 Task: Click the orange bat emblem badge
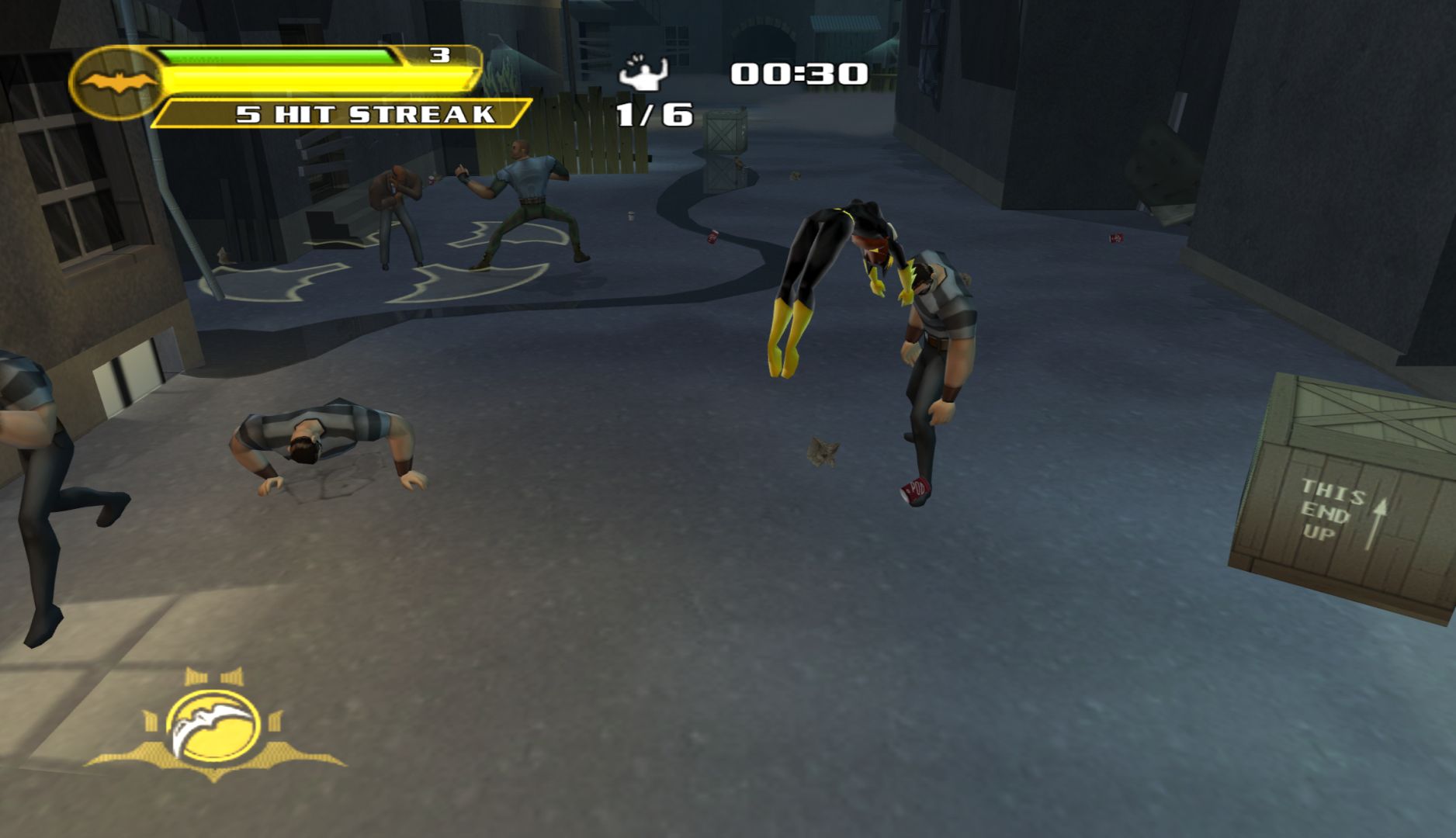click(x=116, y=82)
